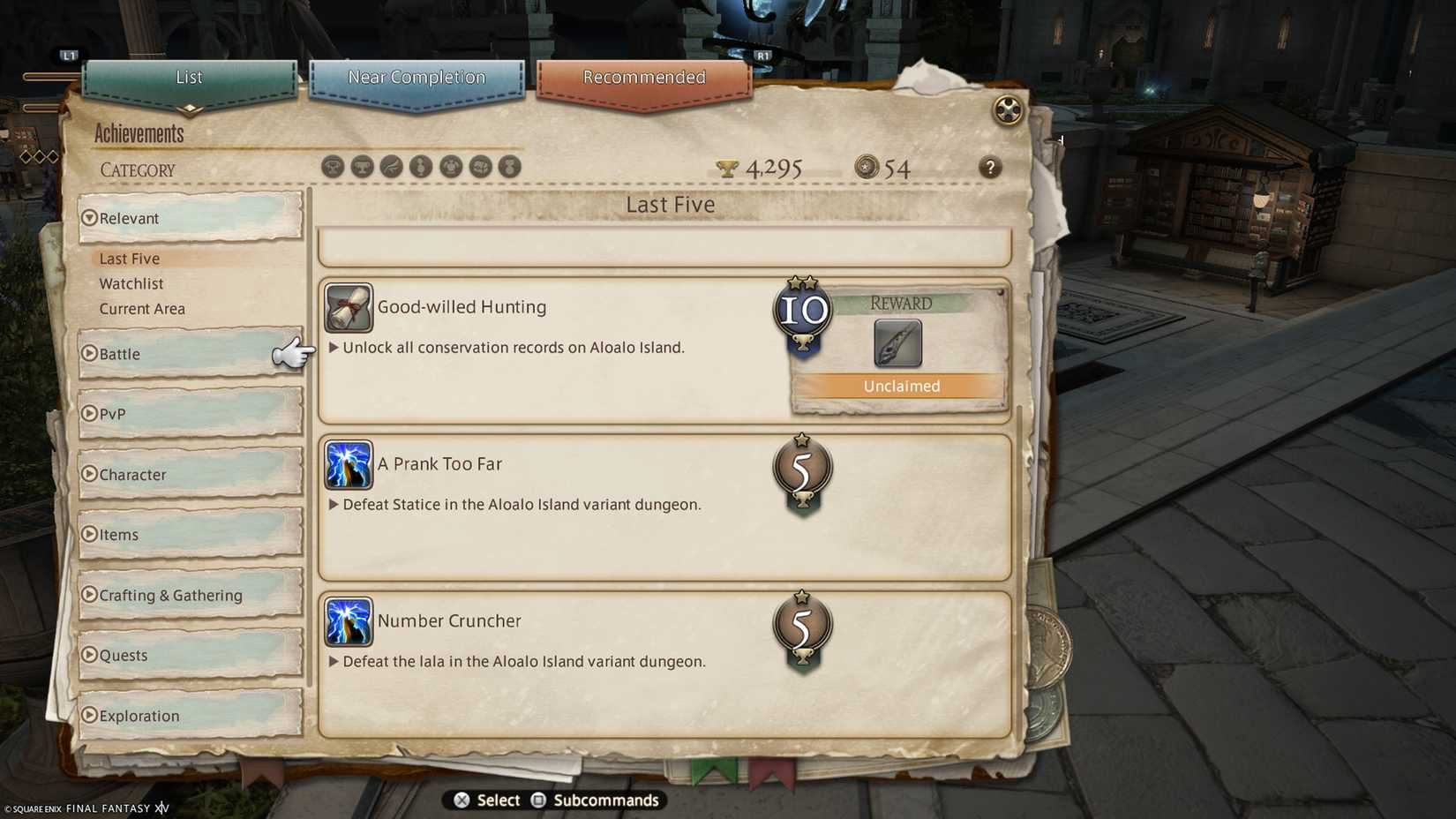This screenshot has height=819, width=1456.
Task: Switch to the List tab
Action: coord(188,78)
